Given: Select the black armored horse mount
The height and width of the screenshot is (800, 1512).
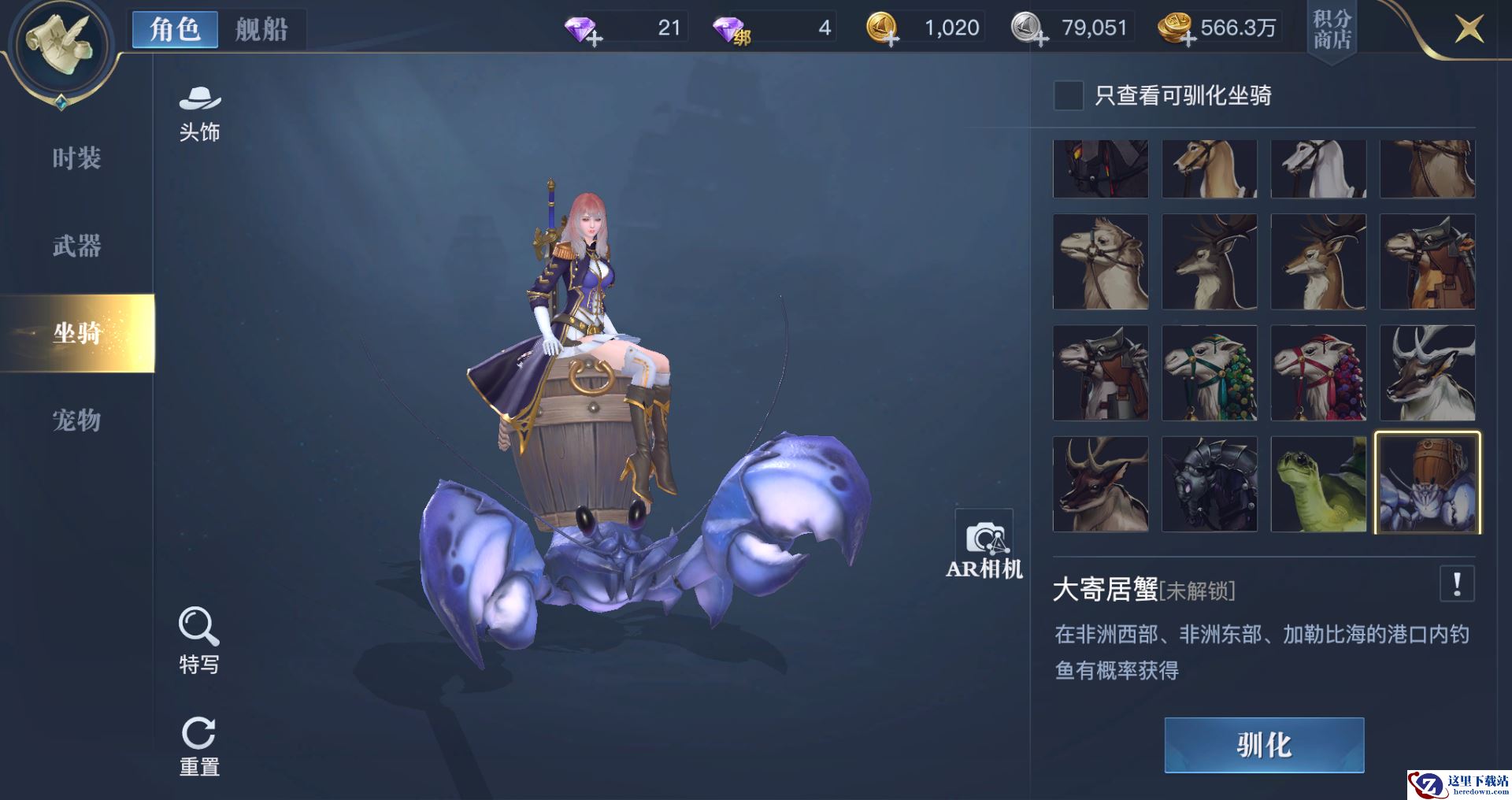Looking at the screenshot, I should pos(1210,484).
